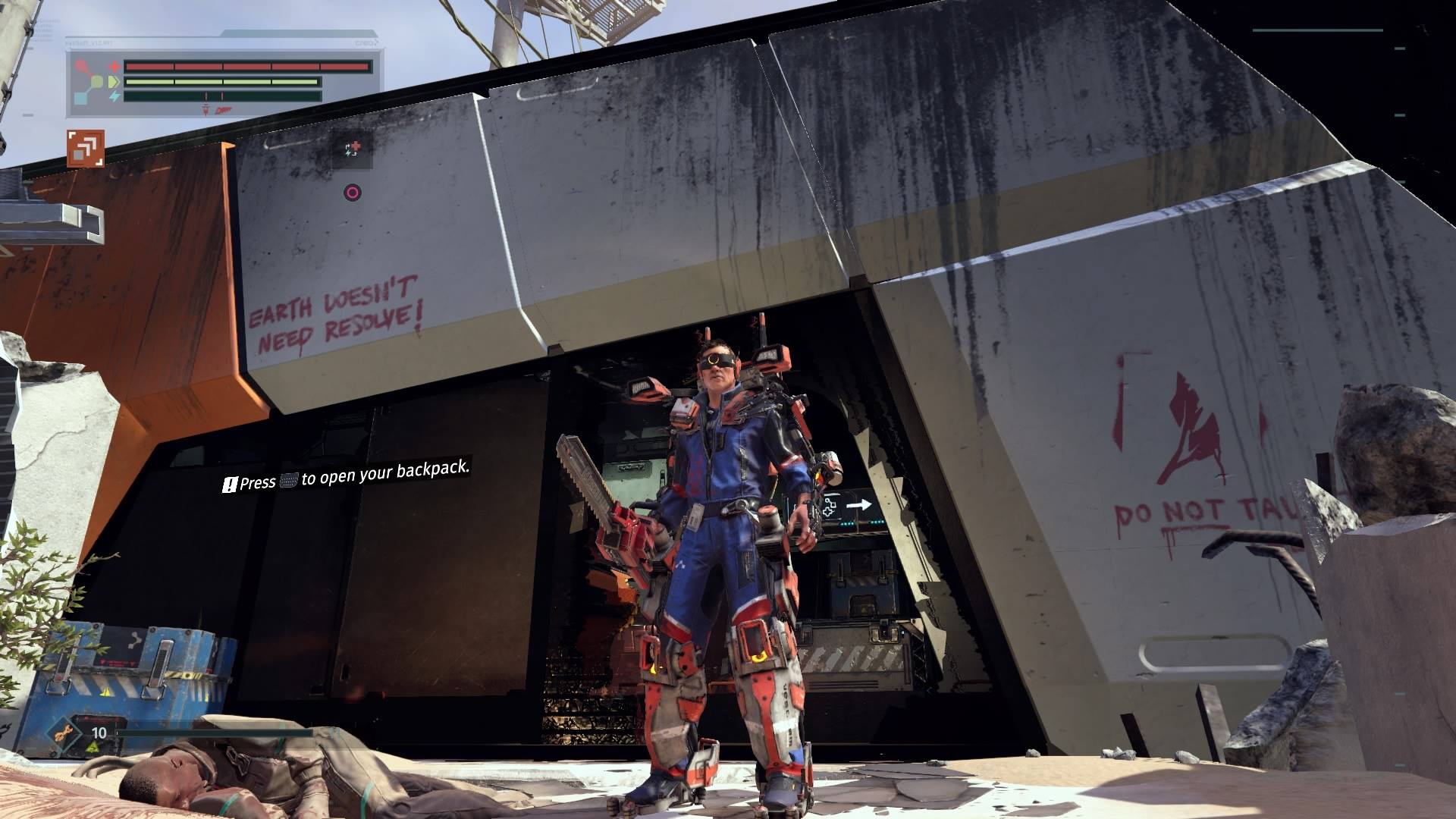Viewport: 1456px width, 819px height.
Task: Click the rig node diagram icon
Action: pyautogui.click(x=93, y=83)
